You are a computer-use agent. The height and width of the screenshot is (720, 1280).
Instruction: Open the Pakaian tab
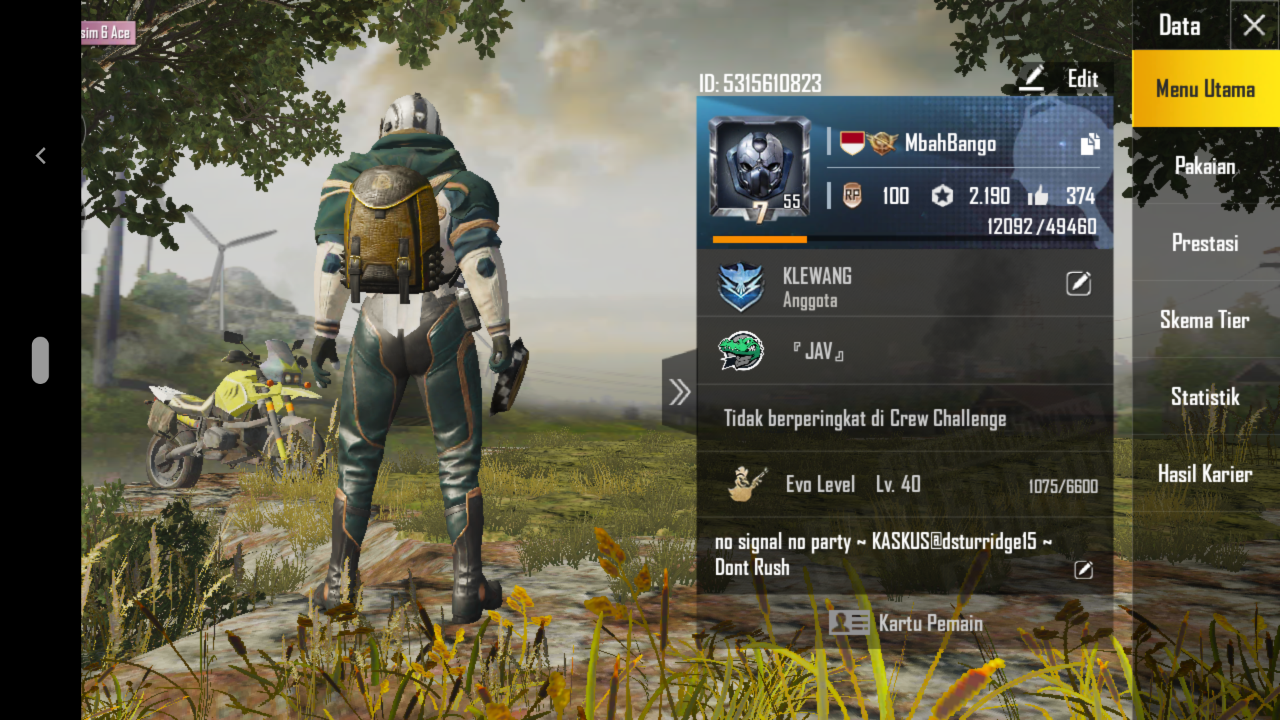(1205, 166)
